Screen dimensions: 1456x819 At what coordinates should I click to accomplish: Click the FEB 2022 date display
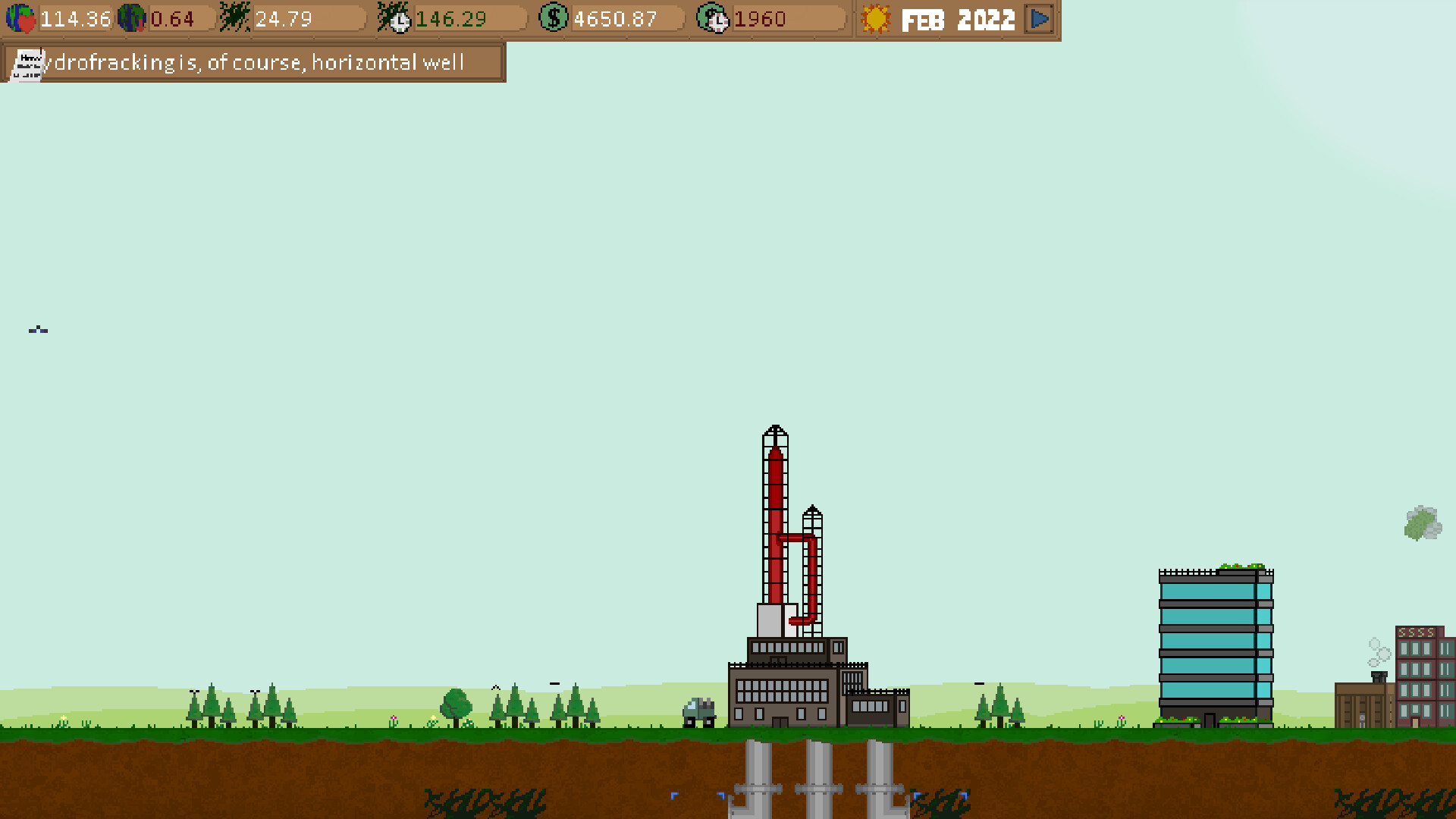click(958, 20)
